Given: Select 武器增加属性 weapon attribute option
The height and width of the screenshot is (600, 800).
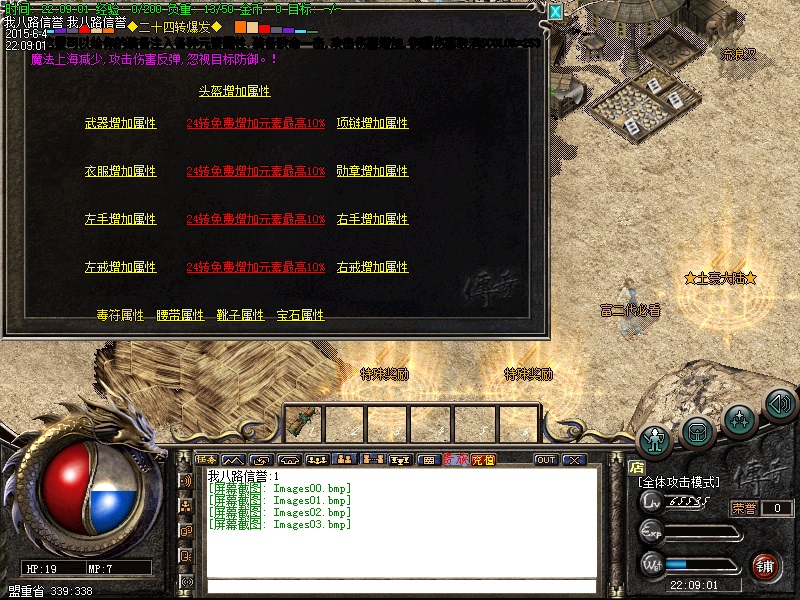Looking at the screenshot, I should pyautogui.click(x=121, y=123).
